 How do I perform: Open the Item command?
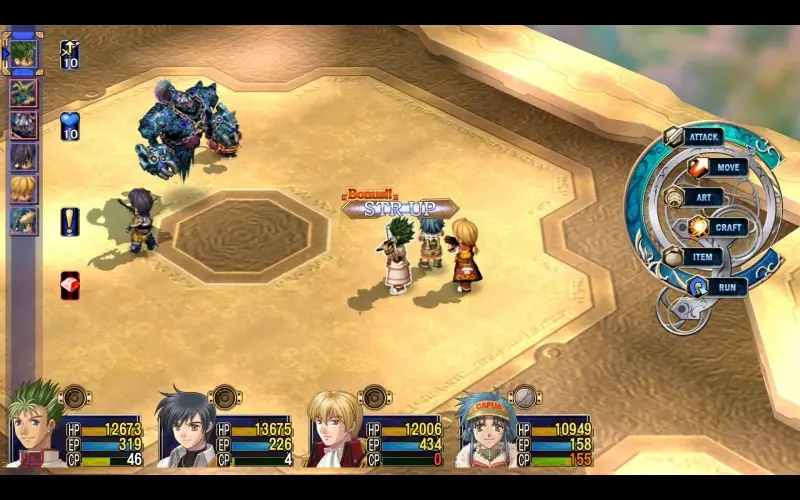click(702, 257)
